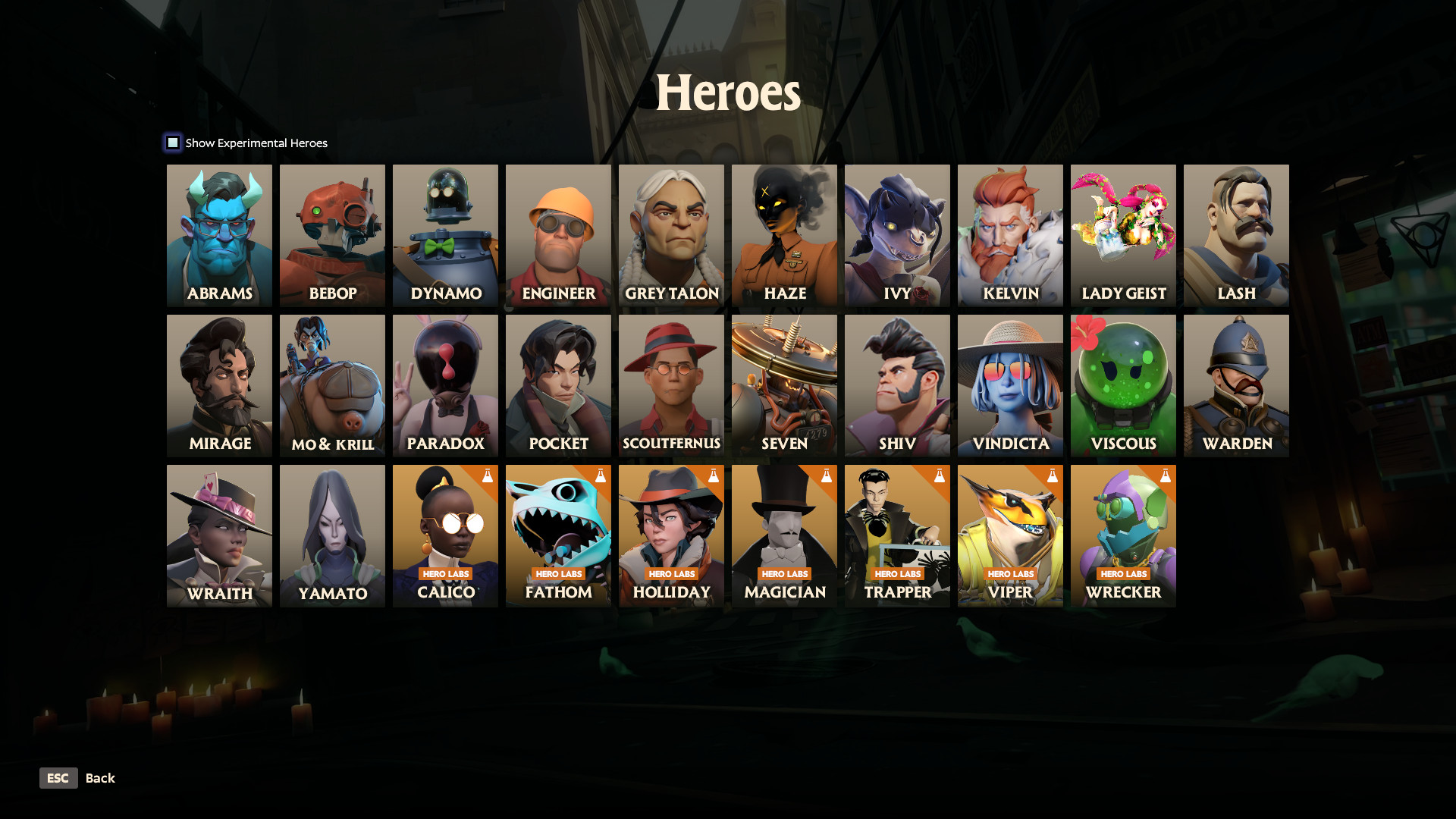Click the ESC key icon near Back

pyautogui.click(x=58, y=778)
